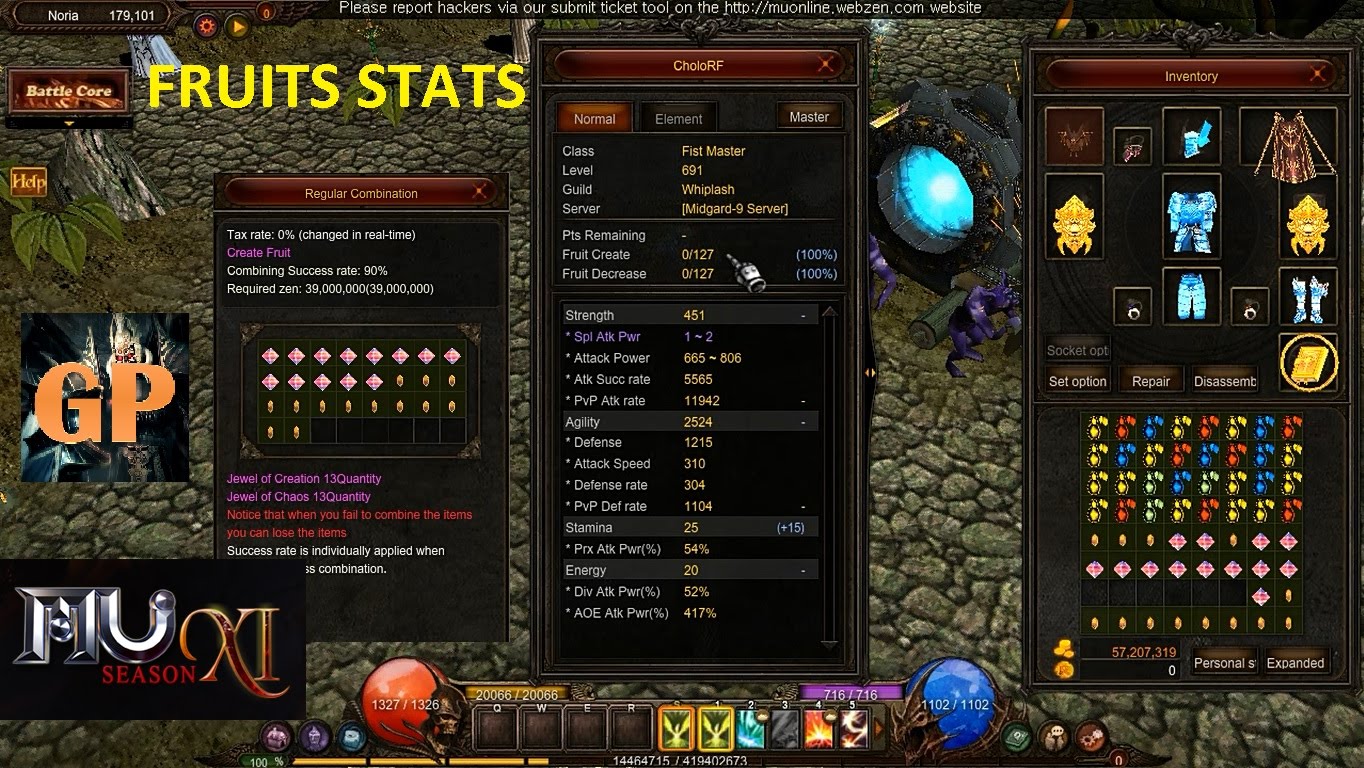Open the MU Helper golden book icon
This screenshot has height=768, width=1364.
[x=1308, y=362]
